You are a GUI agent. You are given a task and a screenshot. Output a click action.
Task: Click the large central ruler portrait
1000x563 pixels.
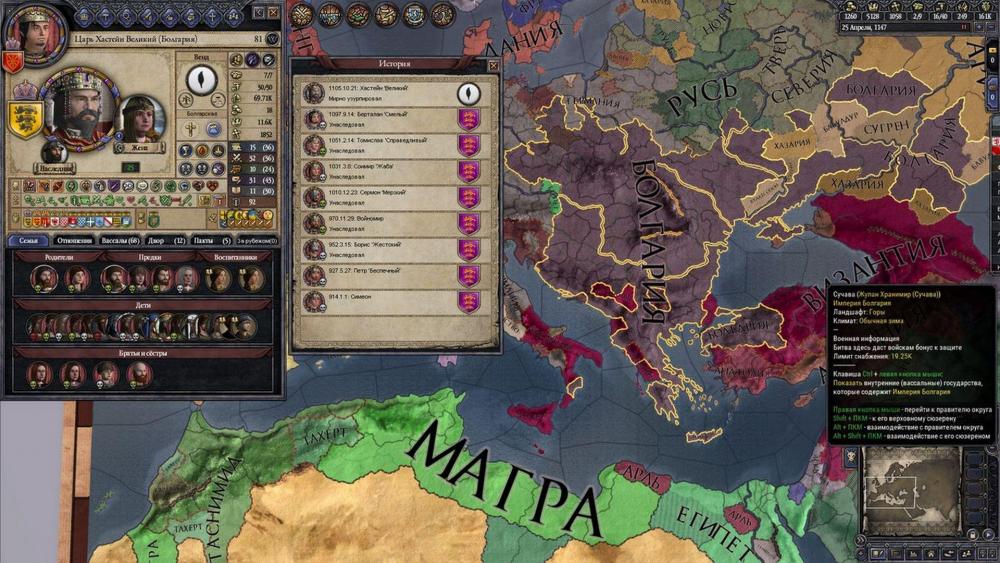79,108
